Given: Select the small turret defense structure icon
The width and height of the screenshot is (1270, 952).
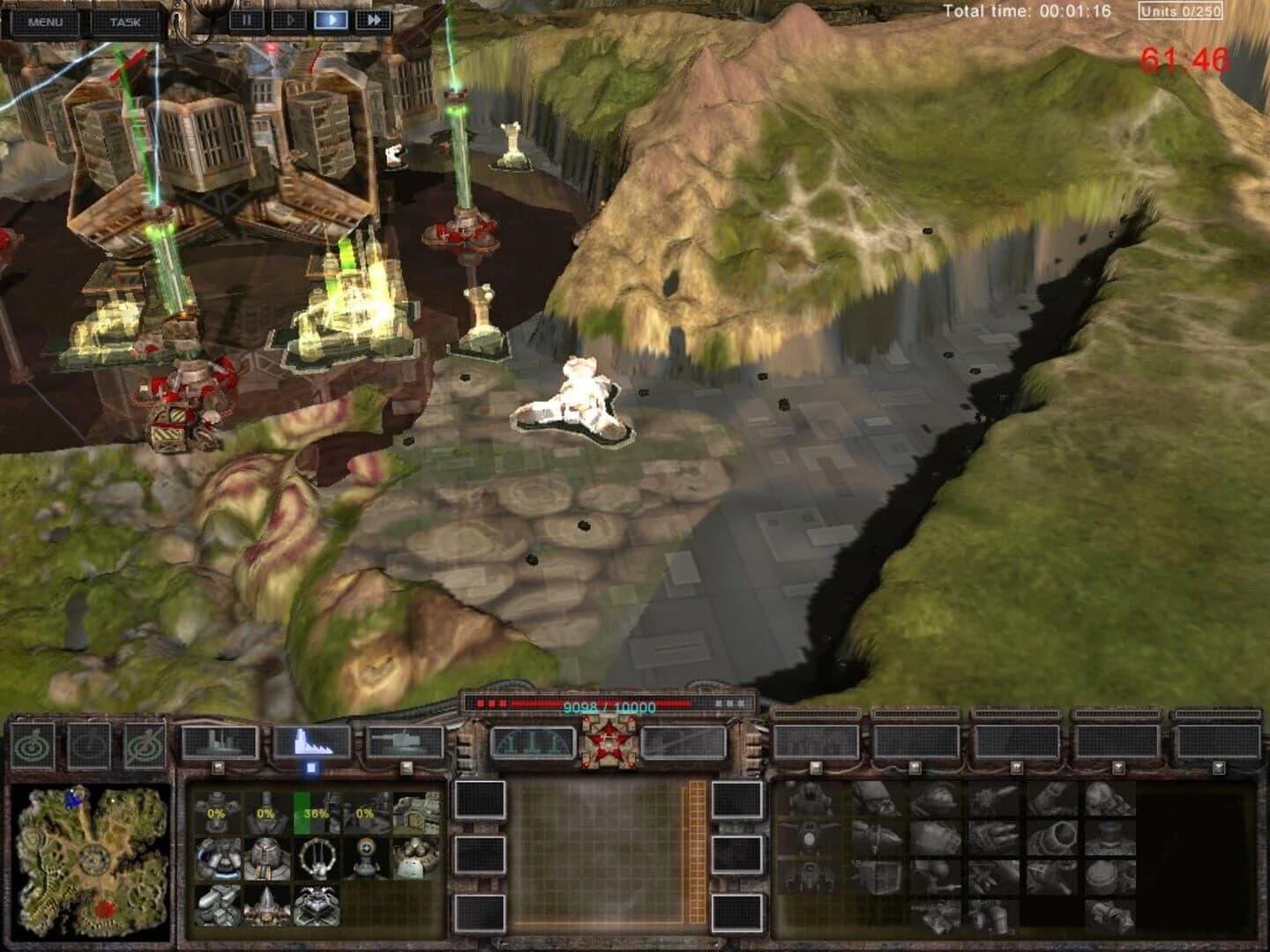Looking at the screenshot, I should (363, 859).
